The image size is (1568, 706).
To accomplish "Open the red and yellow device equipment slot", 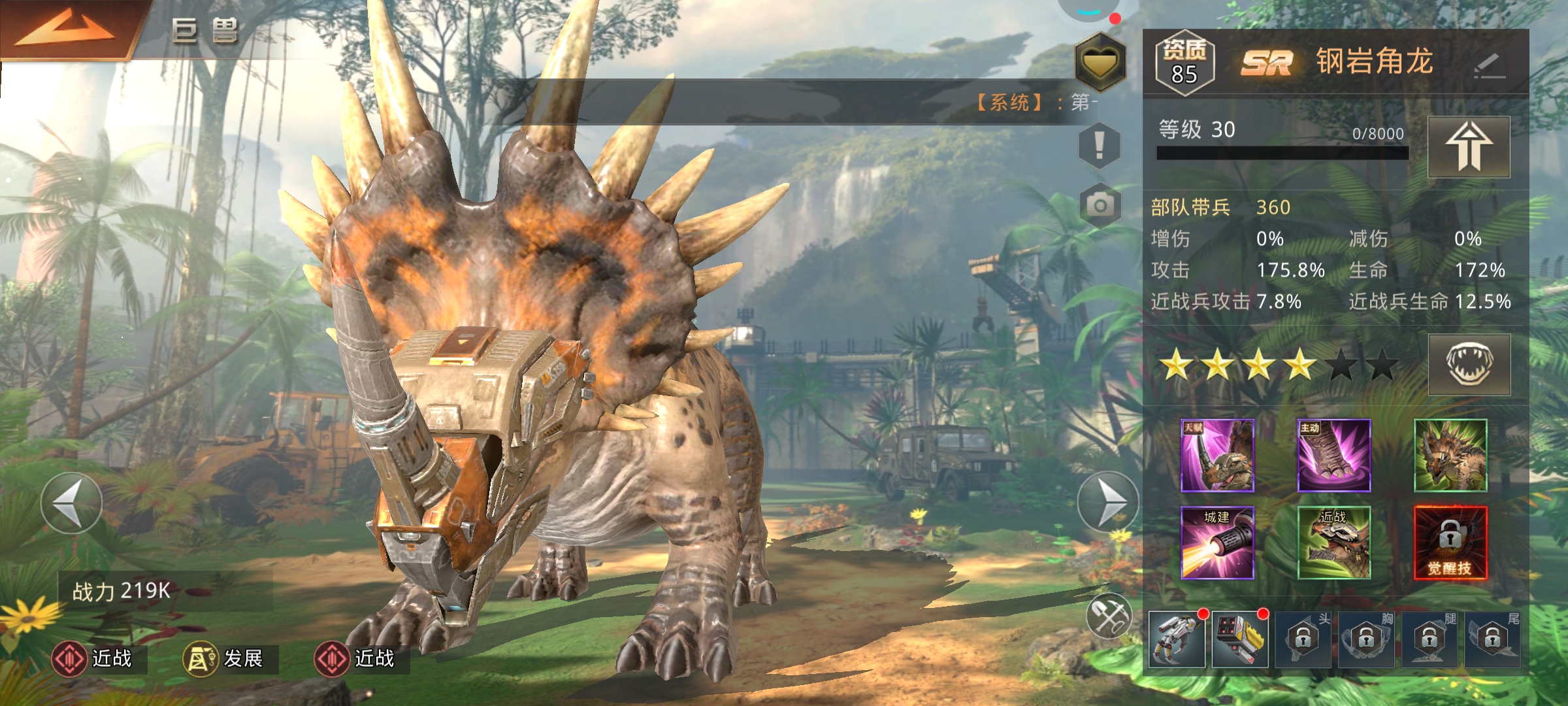I will (1239, 639).
